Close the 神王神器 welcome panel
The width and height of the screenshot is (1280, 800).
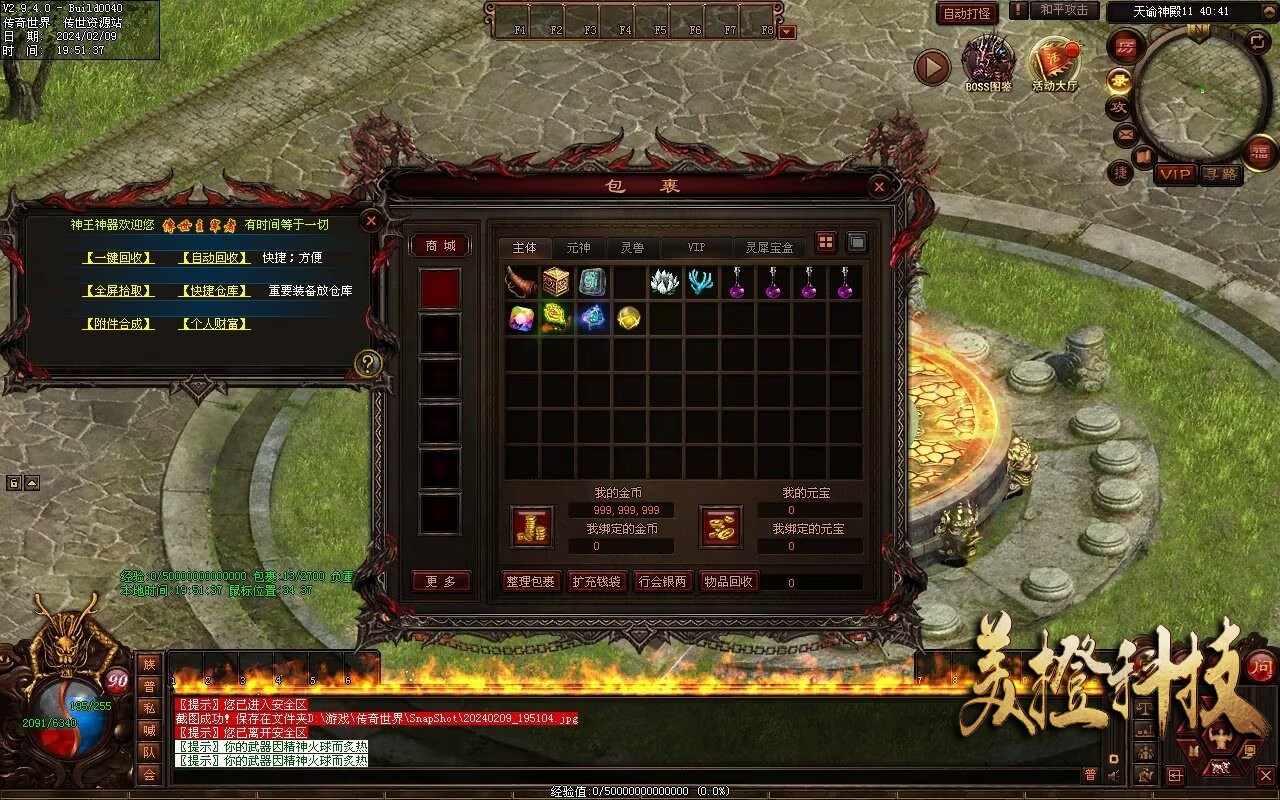pyautogui.click(x=370, y=220)
